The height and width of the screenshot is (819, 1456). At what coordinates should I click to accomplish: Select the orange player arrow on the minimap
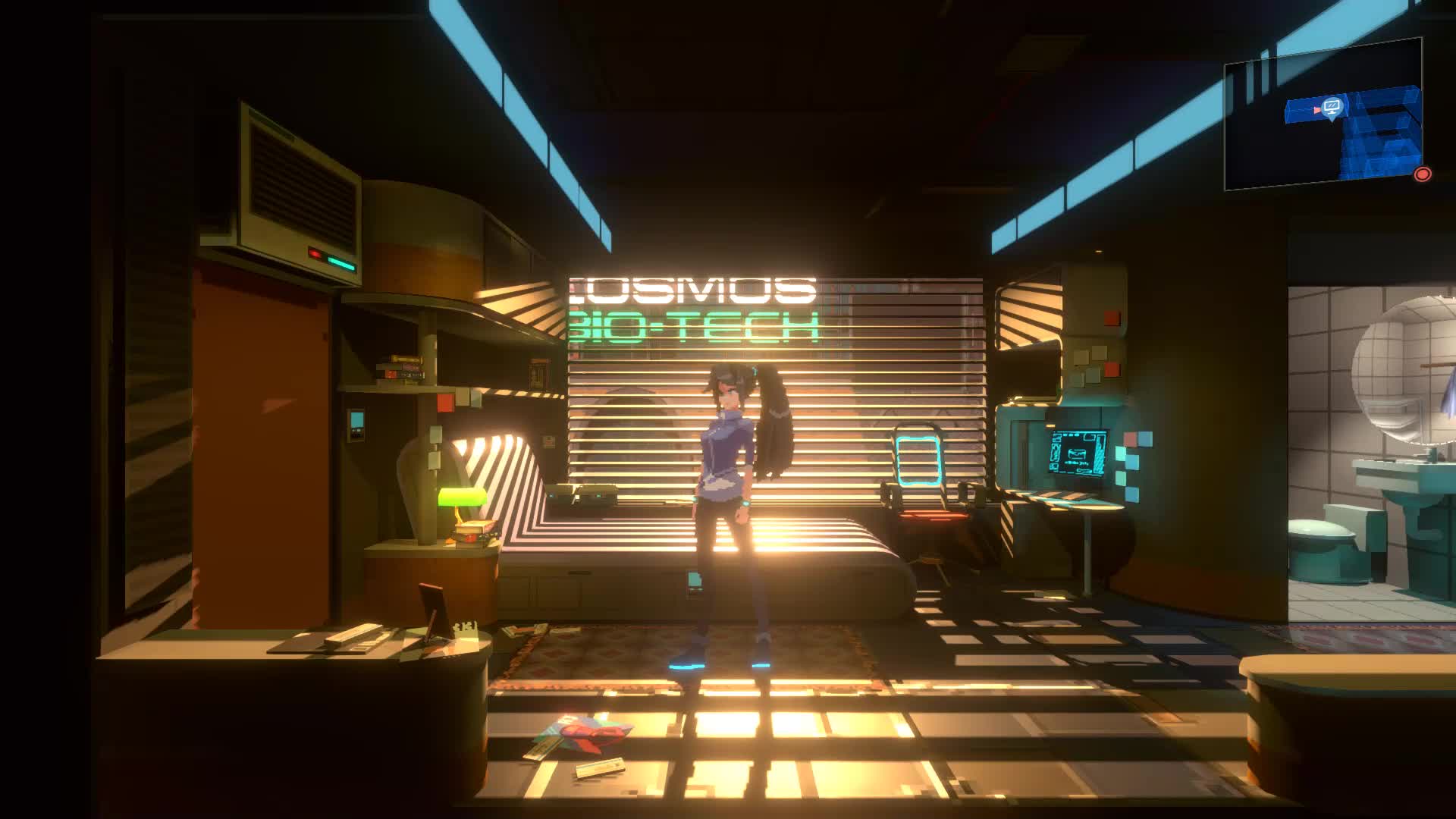1316,111
